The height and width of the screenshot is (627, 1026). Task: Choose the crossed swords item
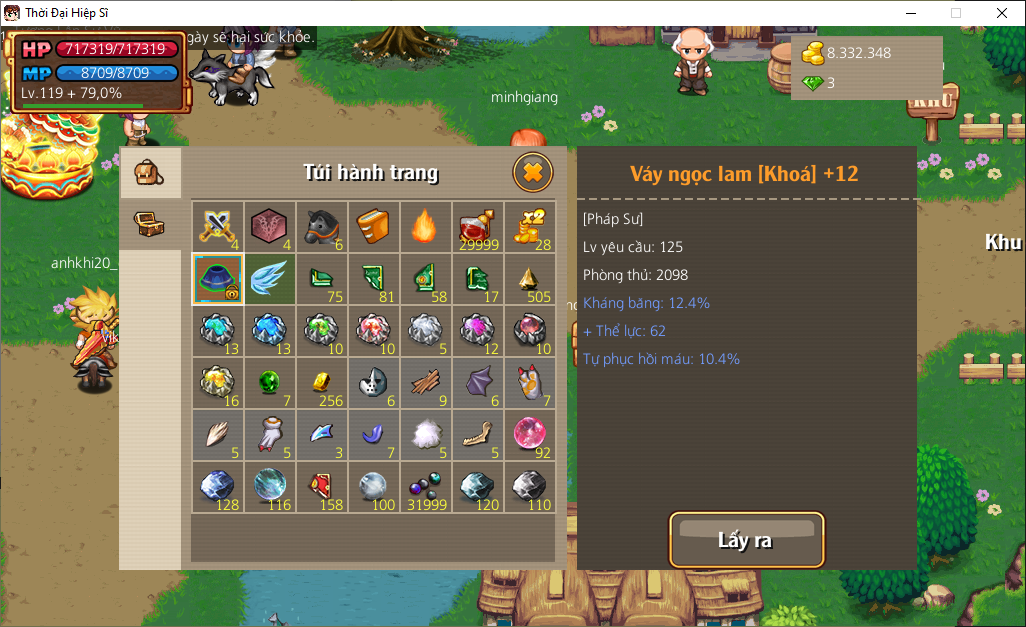click(x=217, y=227)
